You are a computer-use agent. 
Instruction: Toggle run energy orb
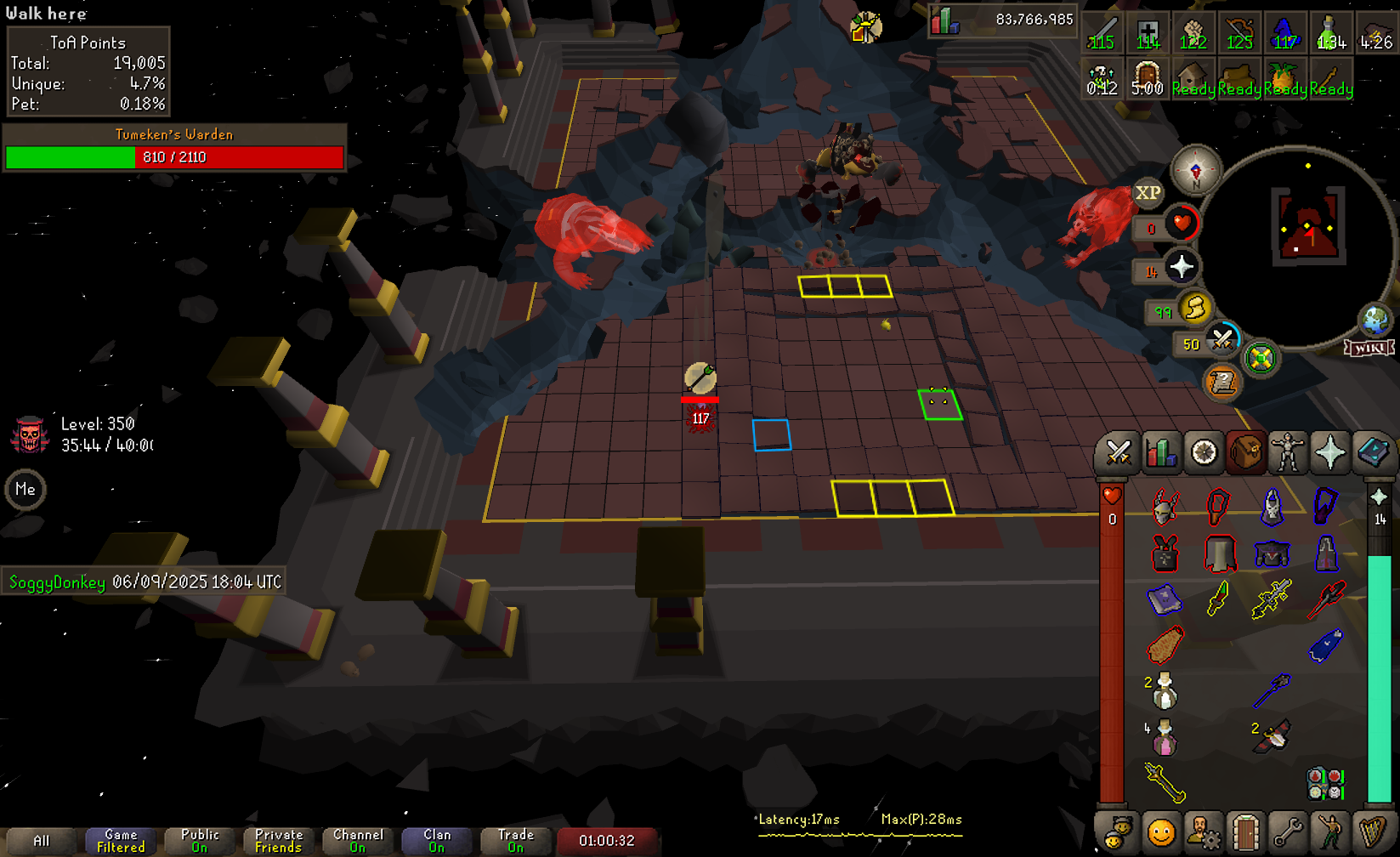click(1194, 308)
